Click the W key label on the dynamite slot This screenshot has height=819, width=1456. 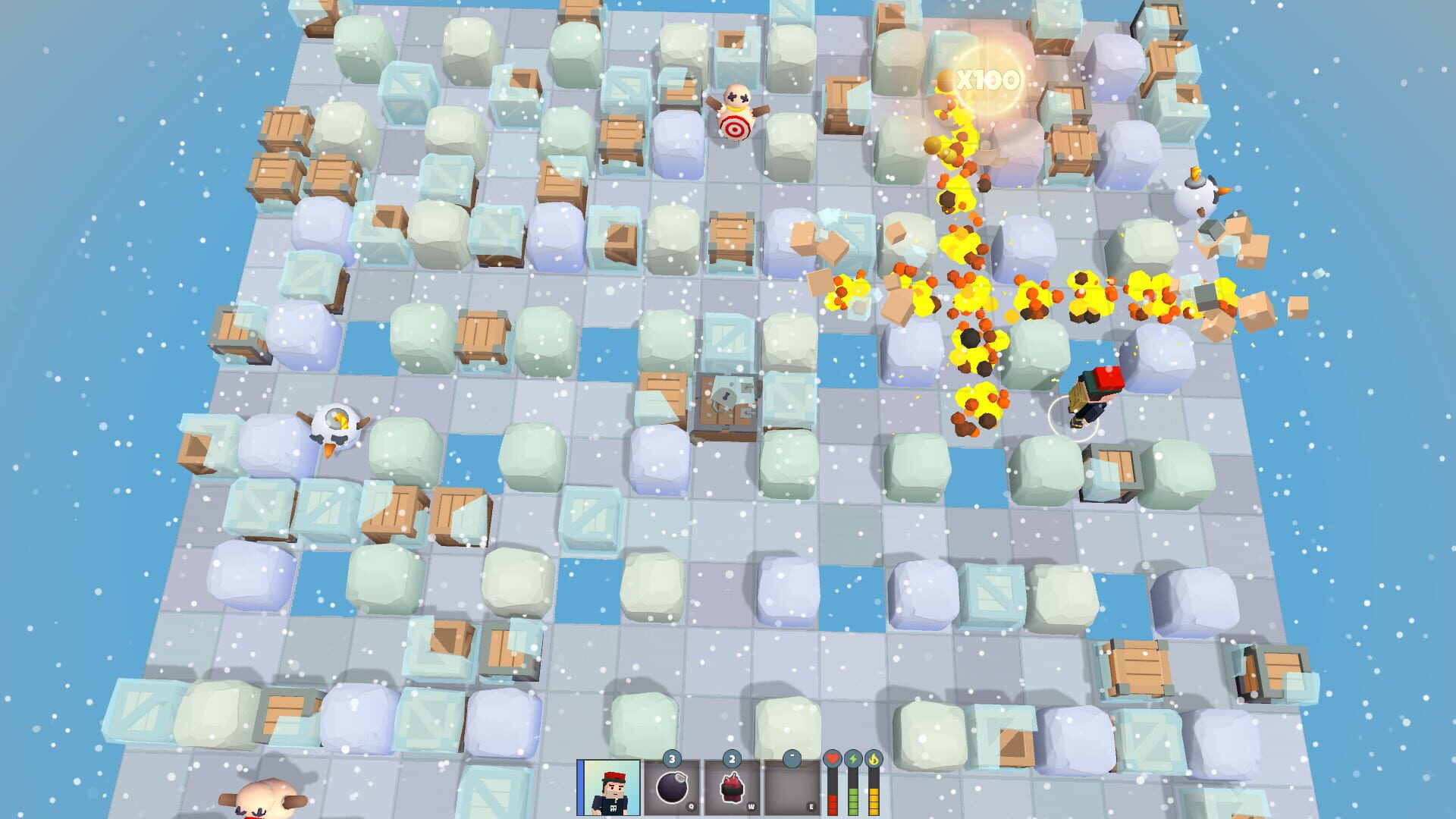pos(751,806)
